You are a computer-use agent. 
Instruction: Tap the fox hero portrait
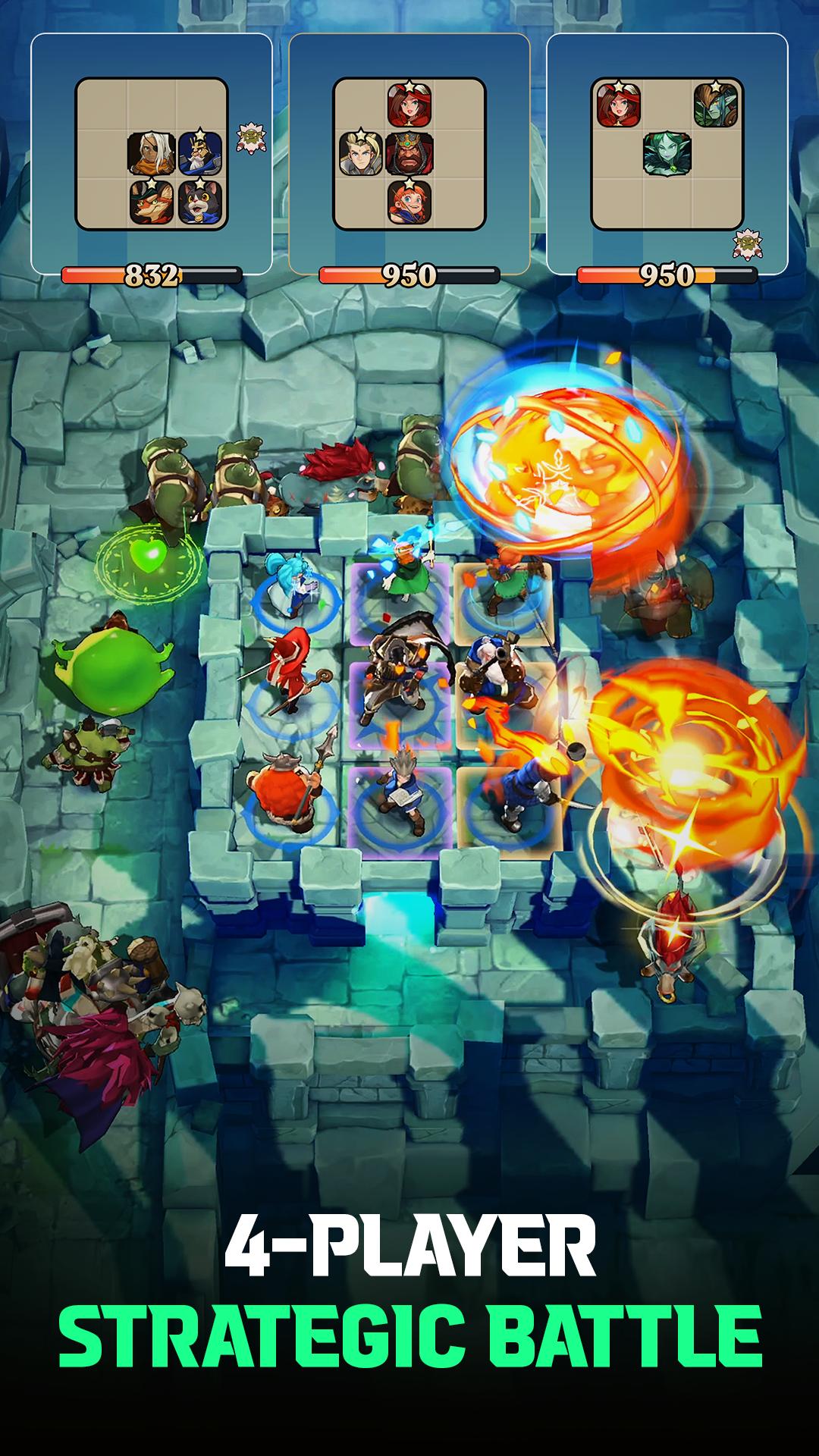(x=152, y=202)
